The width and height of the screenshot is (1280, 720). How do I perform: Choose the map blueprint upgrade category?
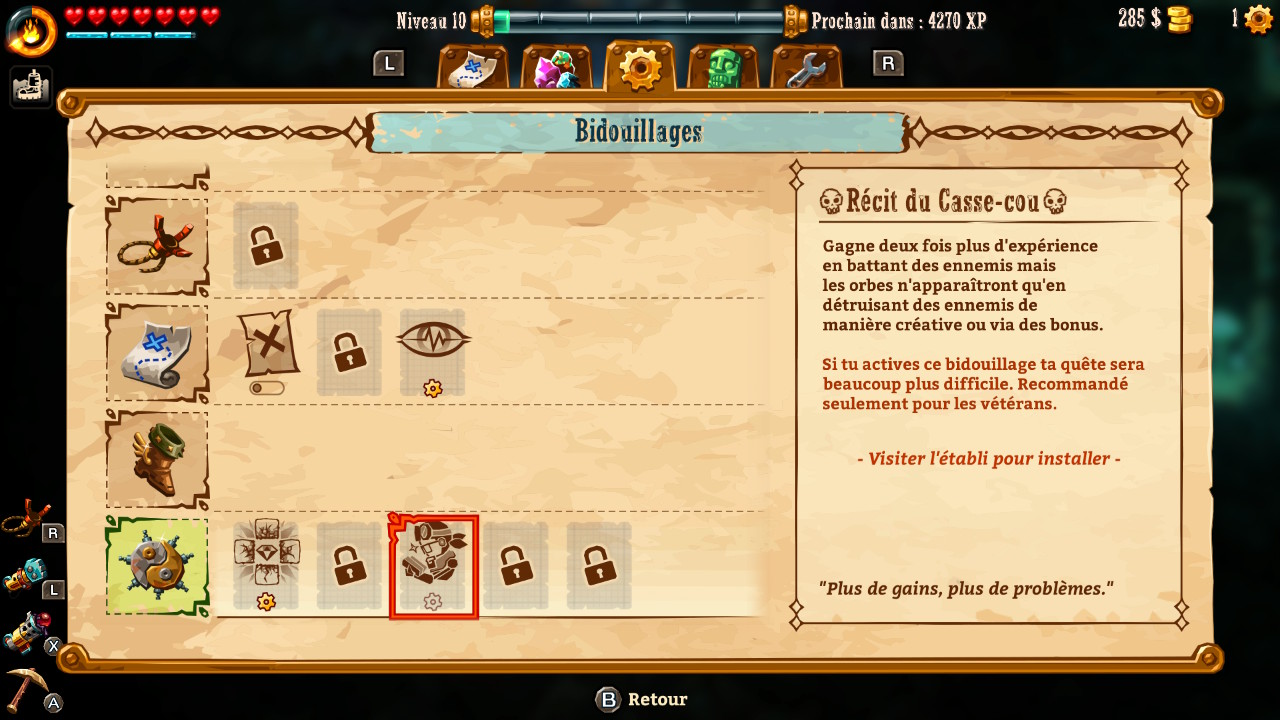(x=157, y=352)
